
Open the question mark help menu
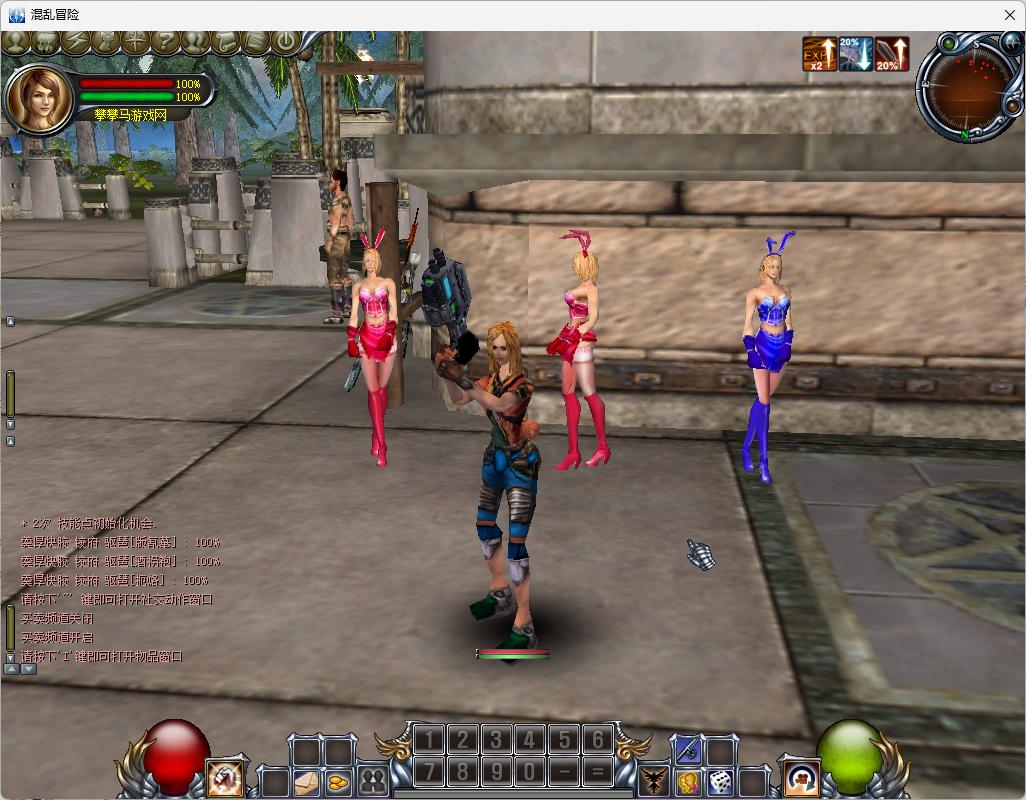click(x=165, y=42)
